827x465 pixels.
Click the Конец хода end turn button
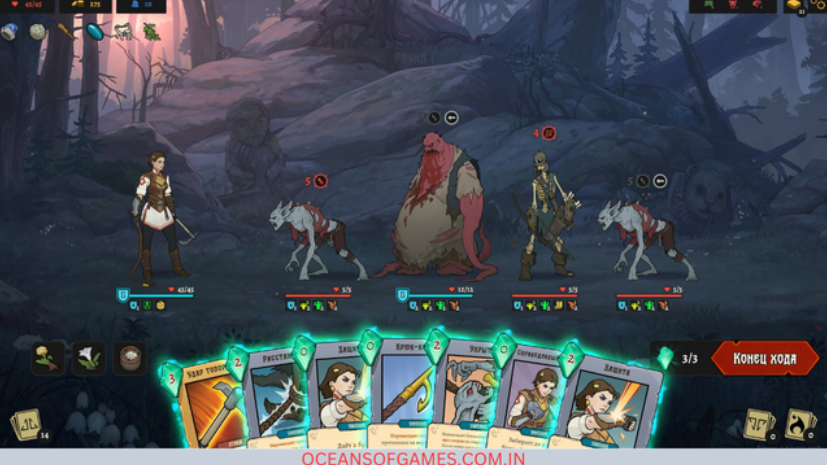[765, 358]
